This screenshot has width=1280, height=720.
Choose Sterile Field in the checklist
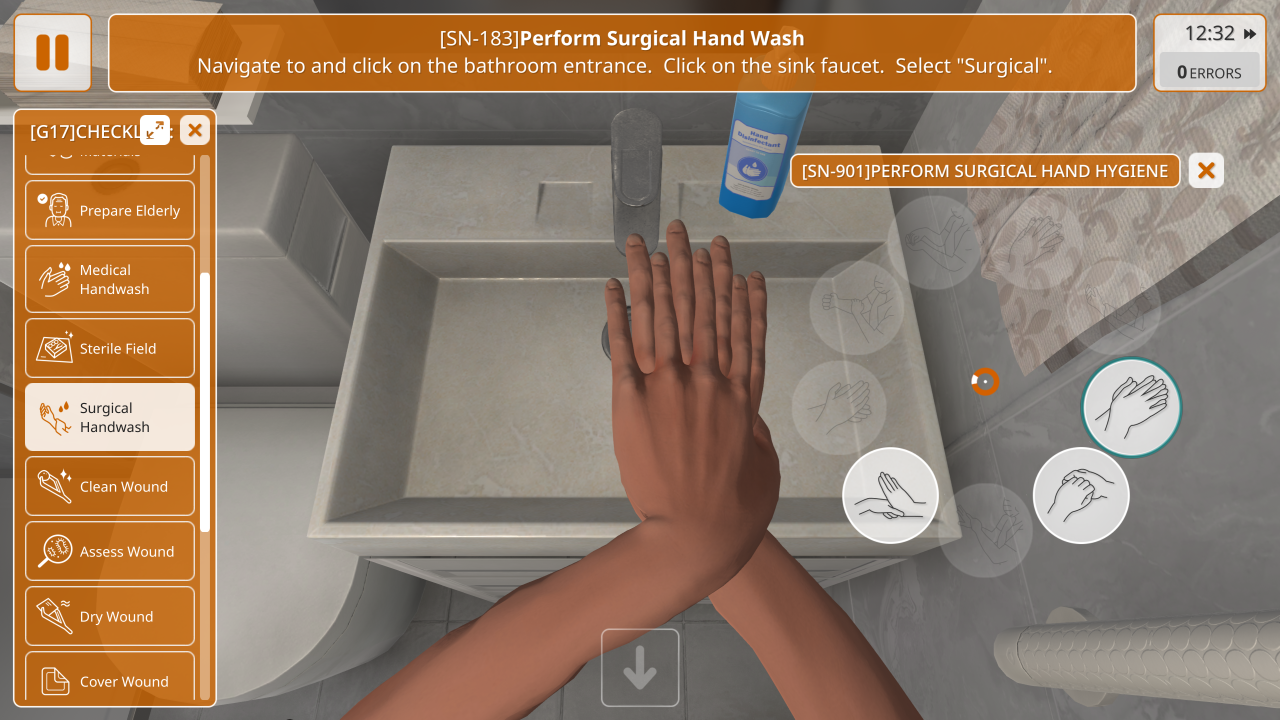pyautogui.click(x=110, y=348)
